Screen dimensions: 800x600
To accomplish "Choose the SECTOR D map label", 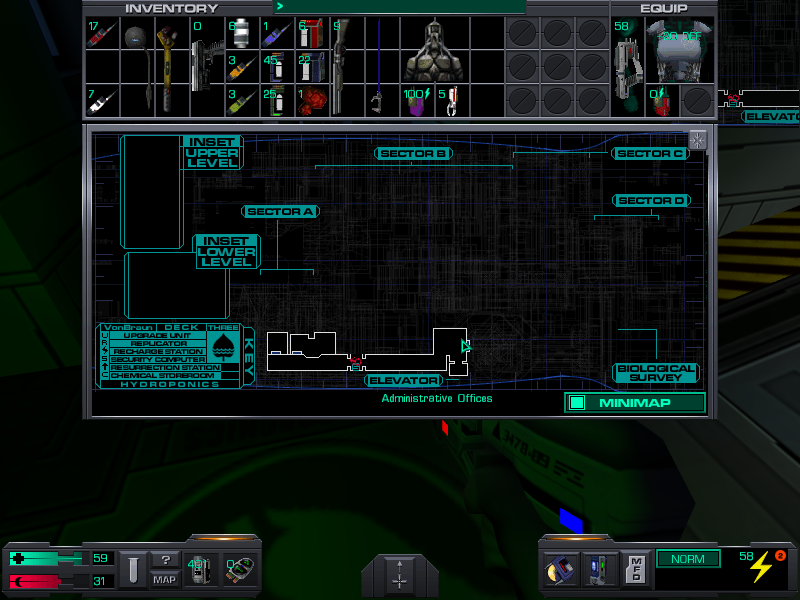I will 651,201.
